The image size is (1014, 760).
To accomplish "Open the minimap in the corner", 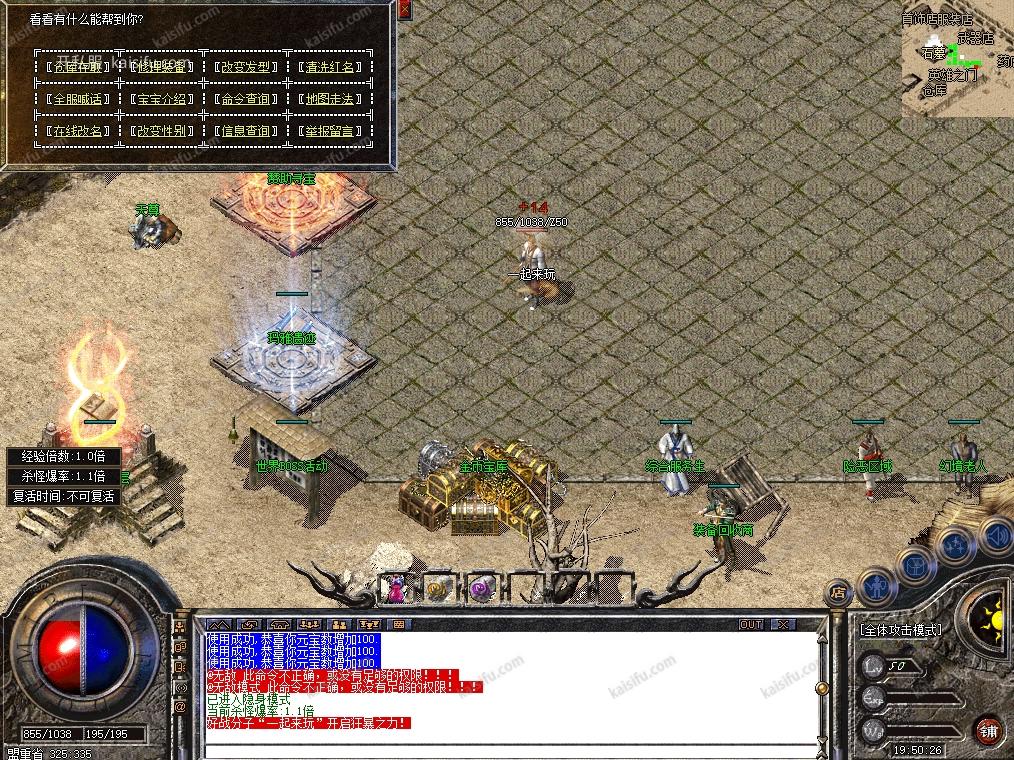I will pyautogui.click(x=957, y=59).
